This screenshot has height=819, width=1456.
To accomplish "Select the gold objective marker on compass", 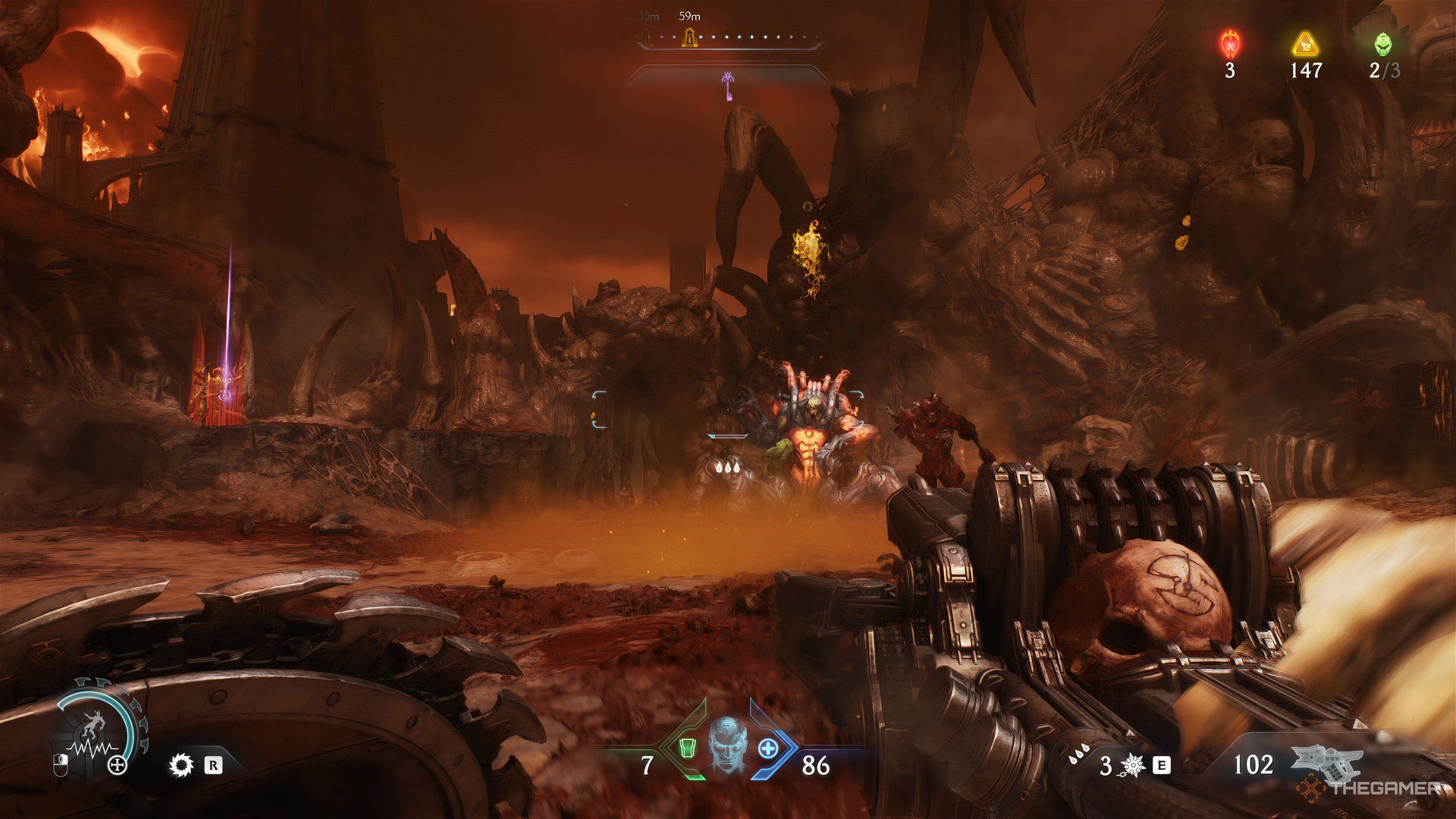I will [x=689, y=37].
